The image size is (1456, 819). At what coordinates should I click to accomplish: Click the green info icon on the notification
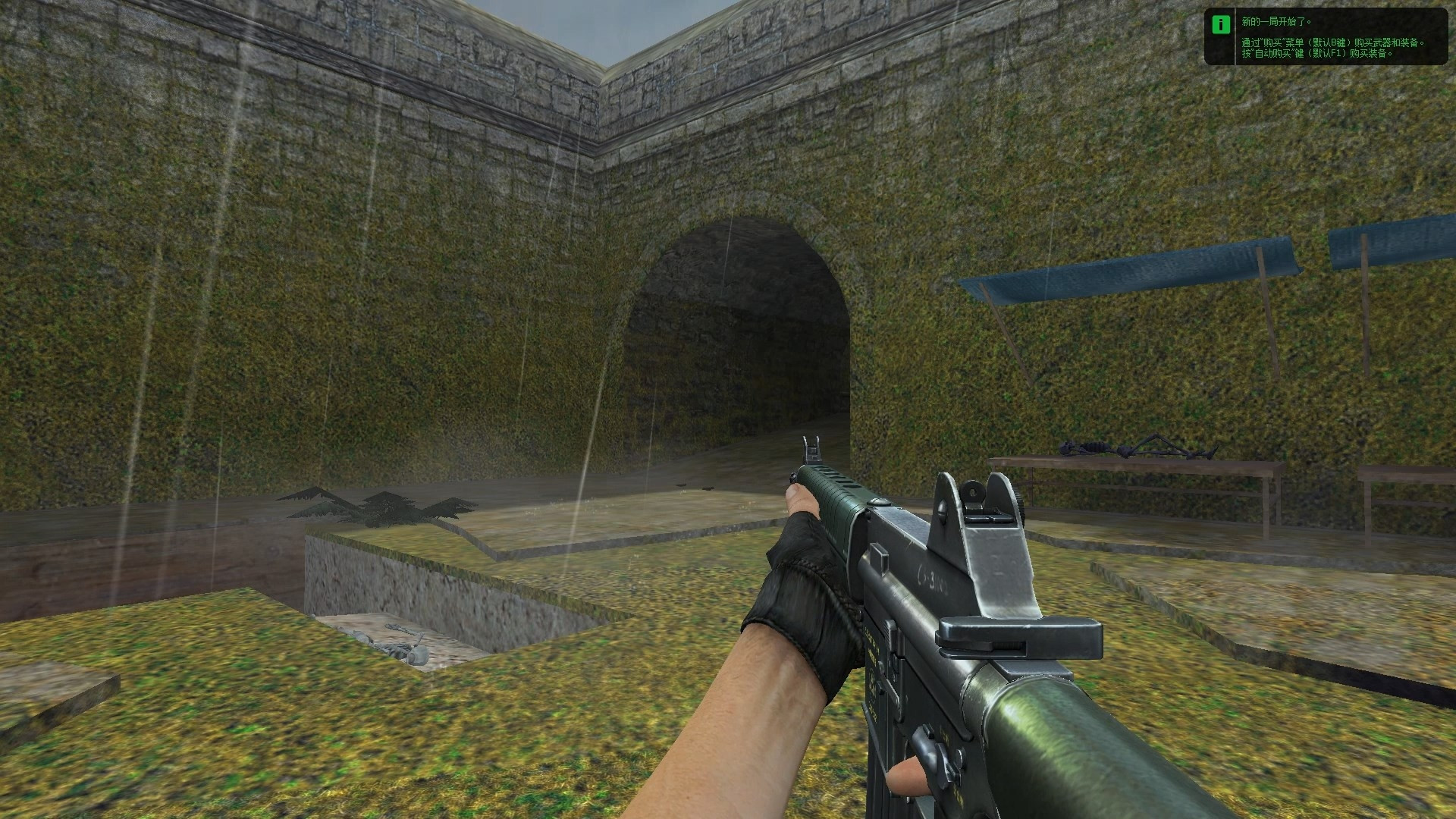[1221, 23]
